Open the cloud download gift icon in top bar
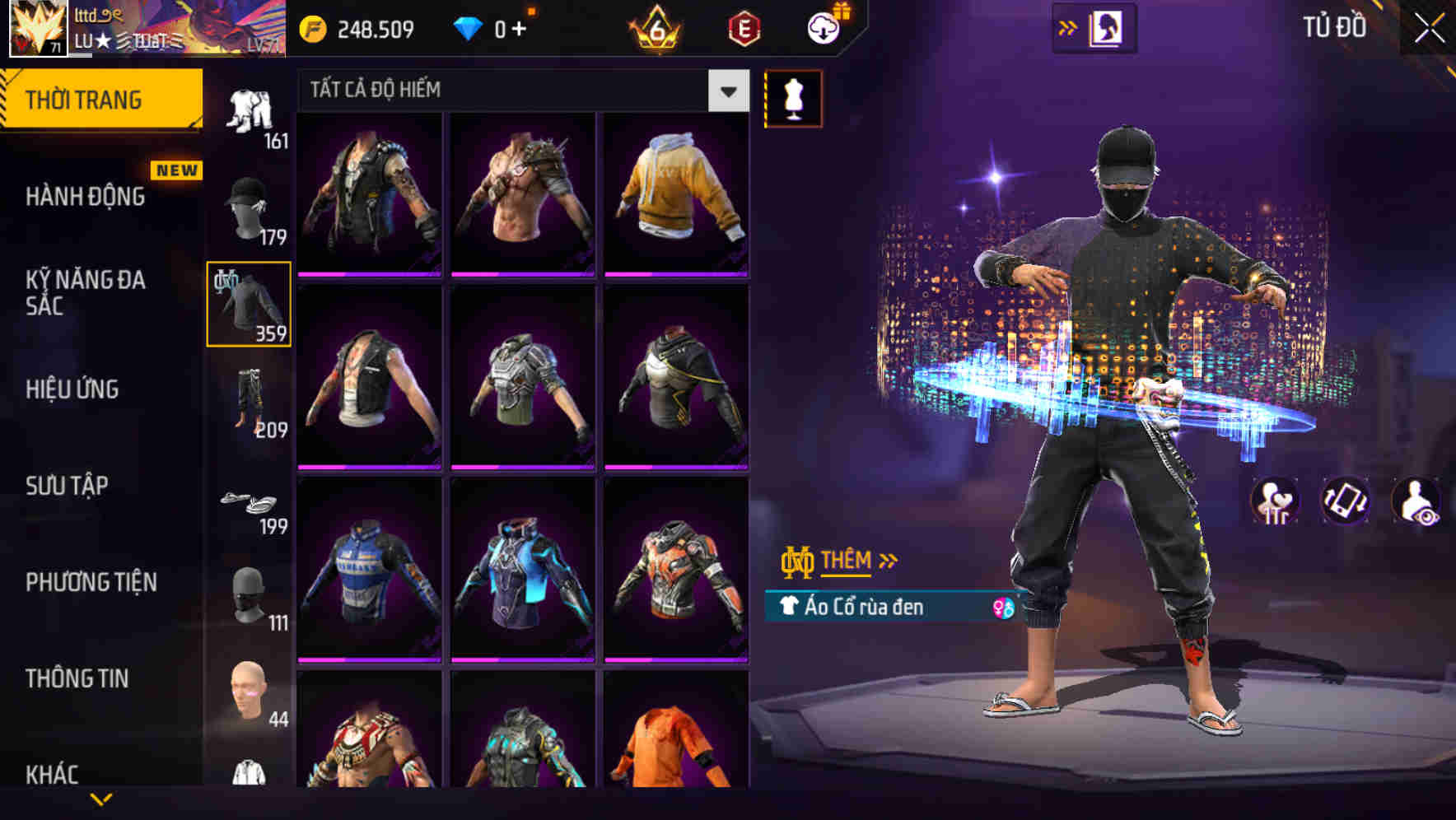The image size is (1456, 820). [x=823, y=27]
